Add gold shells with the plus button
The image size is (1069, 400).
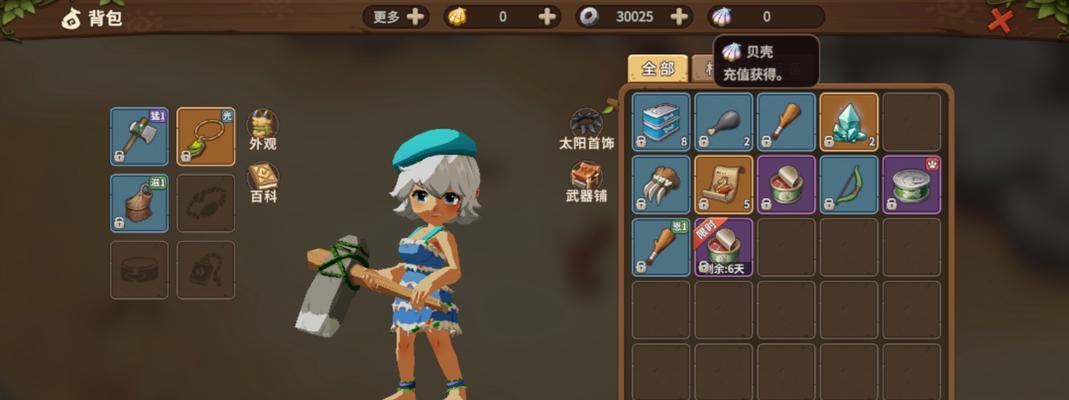click(547, 17)
